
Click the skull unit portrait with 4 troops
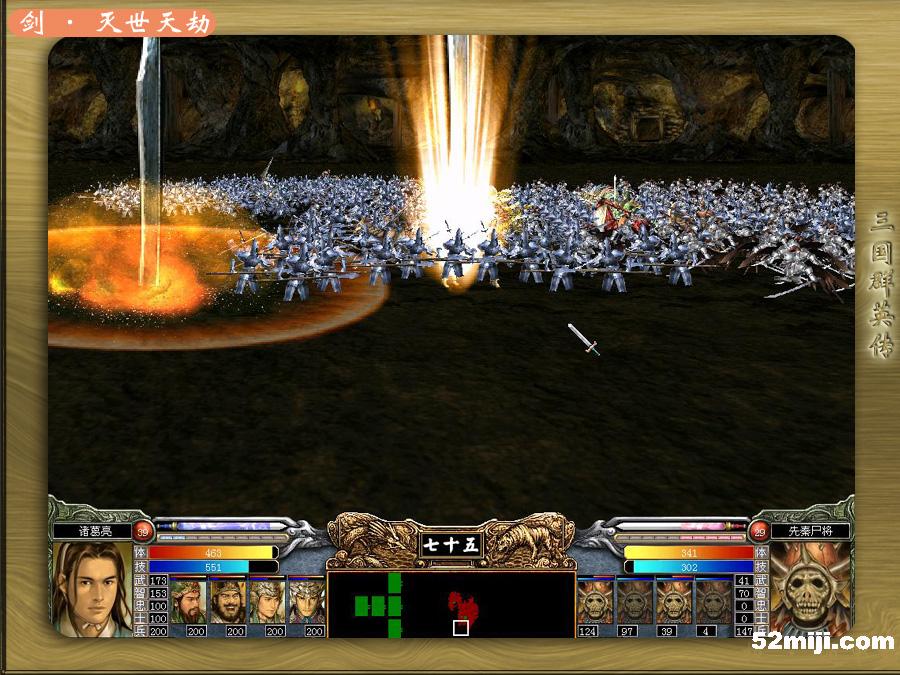(x=712, y=601)
